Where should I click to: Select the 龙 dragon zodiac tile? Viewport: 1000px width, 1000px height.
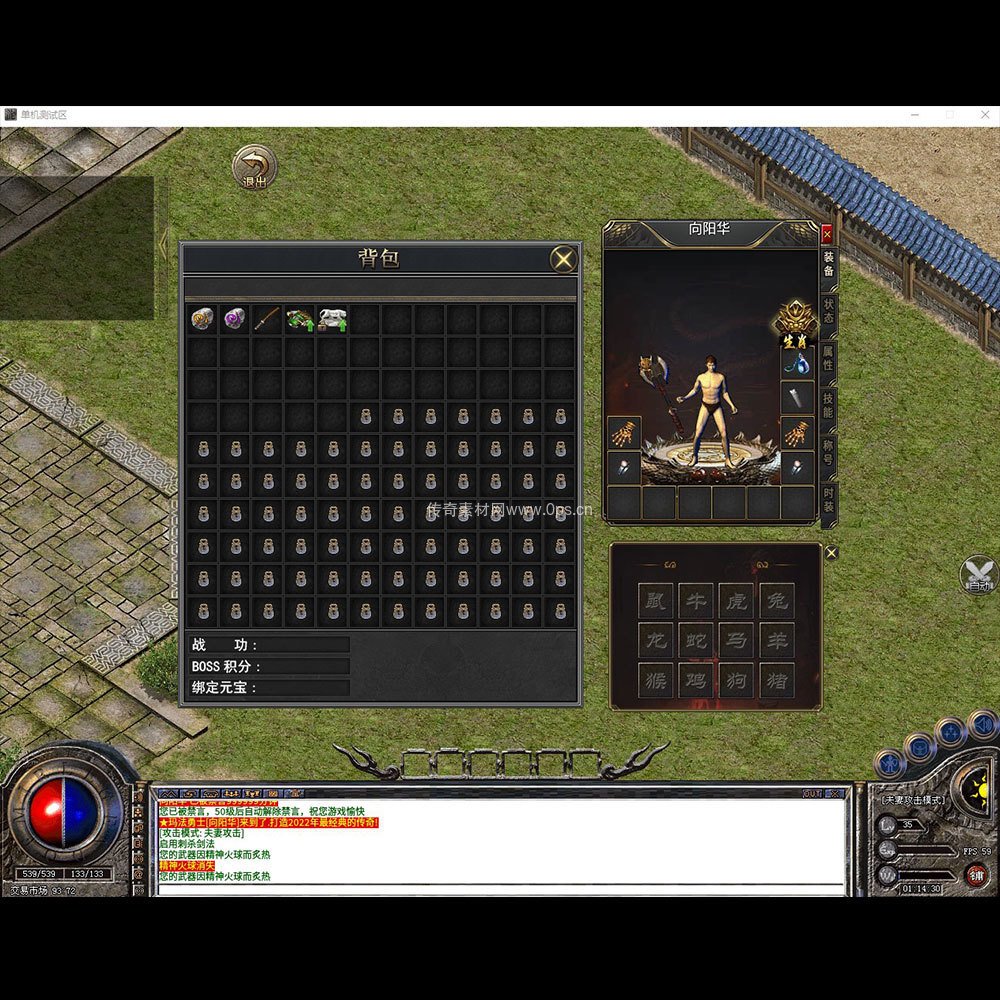(656, 640)
